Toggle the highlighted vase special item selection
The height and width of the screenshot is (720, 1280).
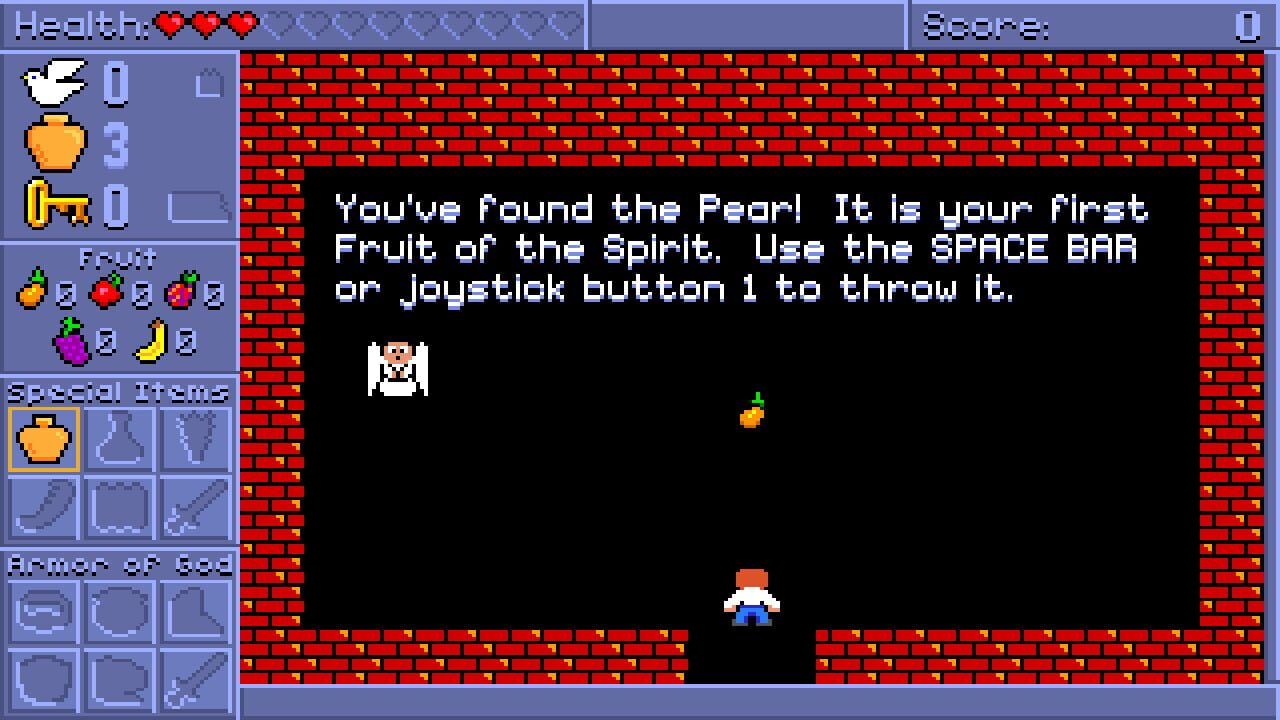(45, 437)
